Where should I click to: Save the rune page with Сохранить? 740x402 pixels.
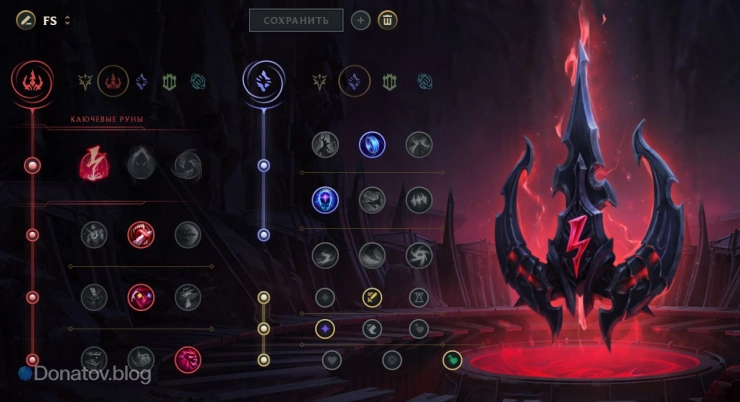point(296,20)
